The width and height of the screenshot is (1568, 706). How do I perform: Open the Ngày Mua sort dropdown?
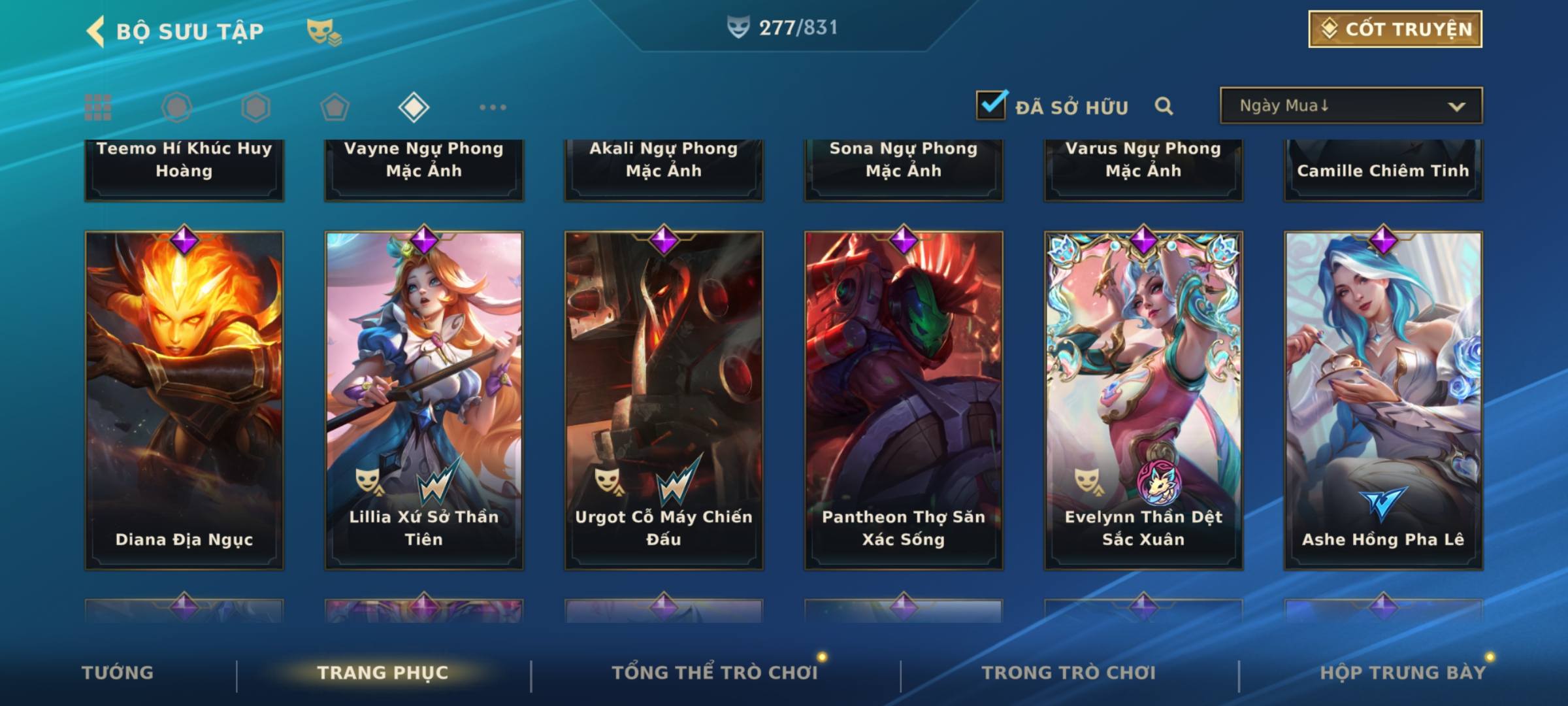tap(1350, 106)
